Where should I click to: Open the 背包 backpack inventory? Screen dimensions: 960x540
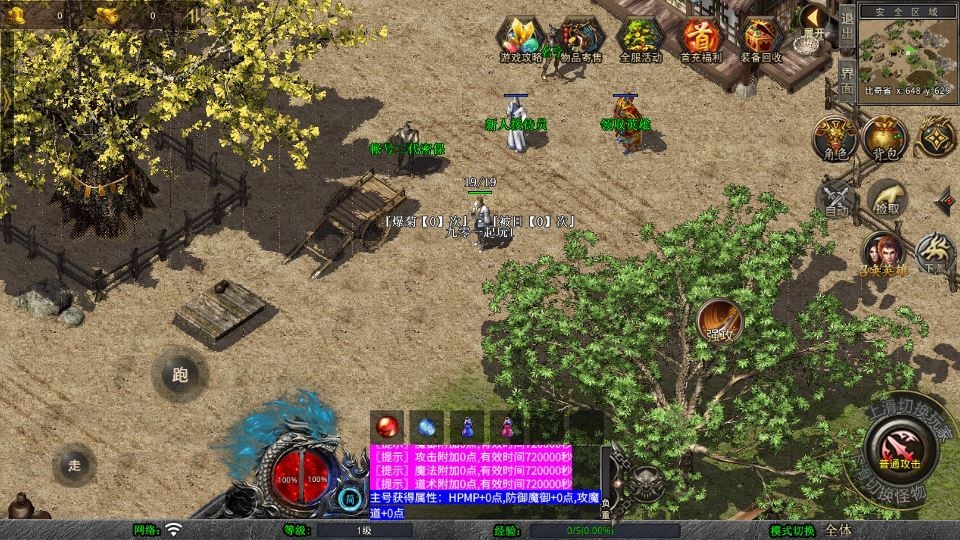tap(885, 138)
